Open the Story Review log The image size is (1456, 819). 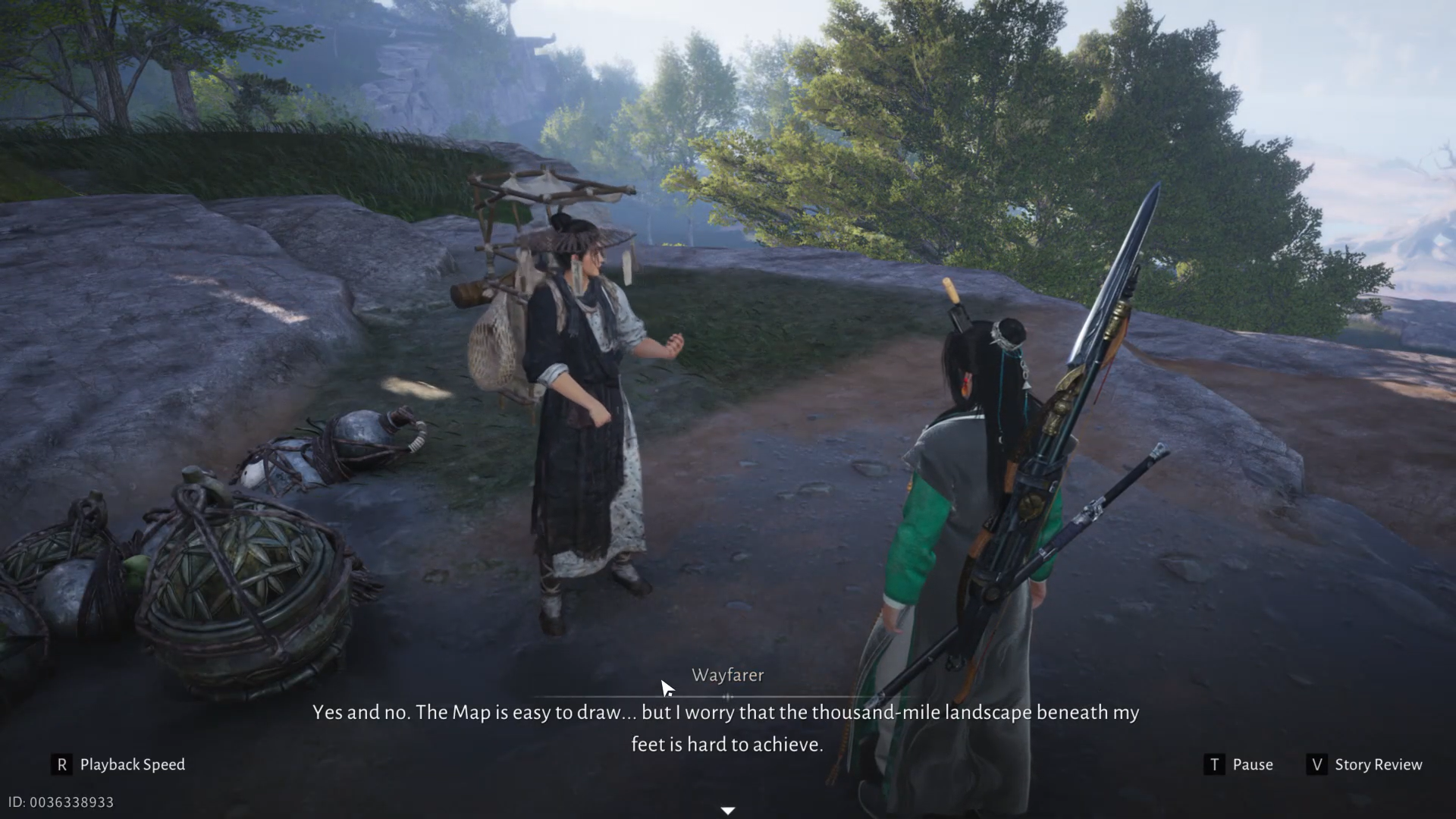coord(1365,764)
